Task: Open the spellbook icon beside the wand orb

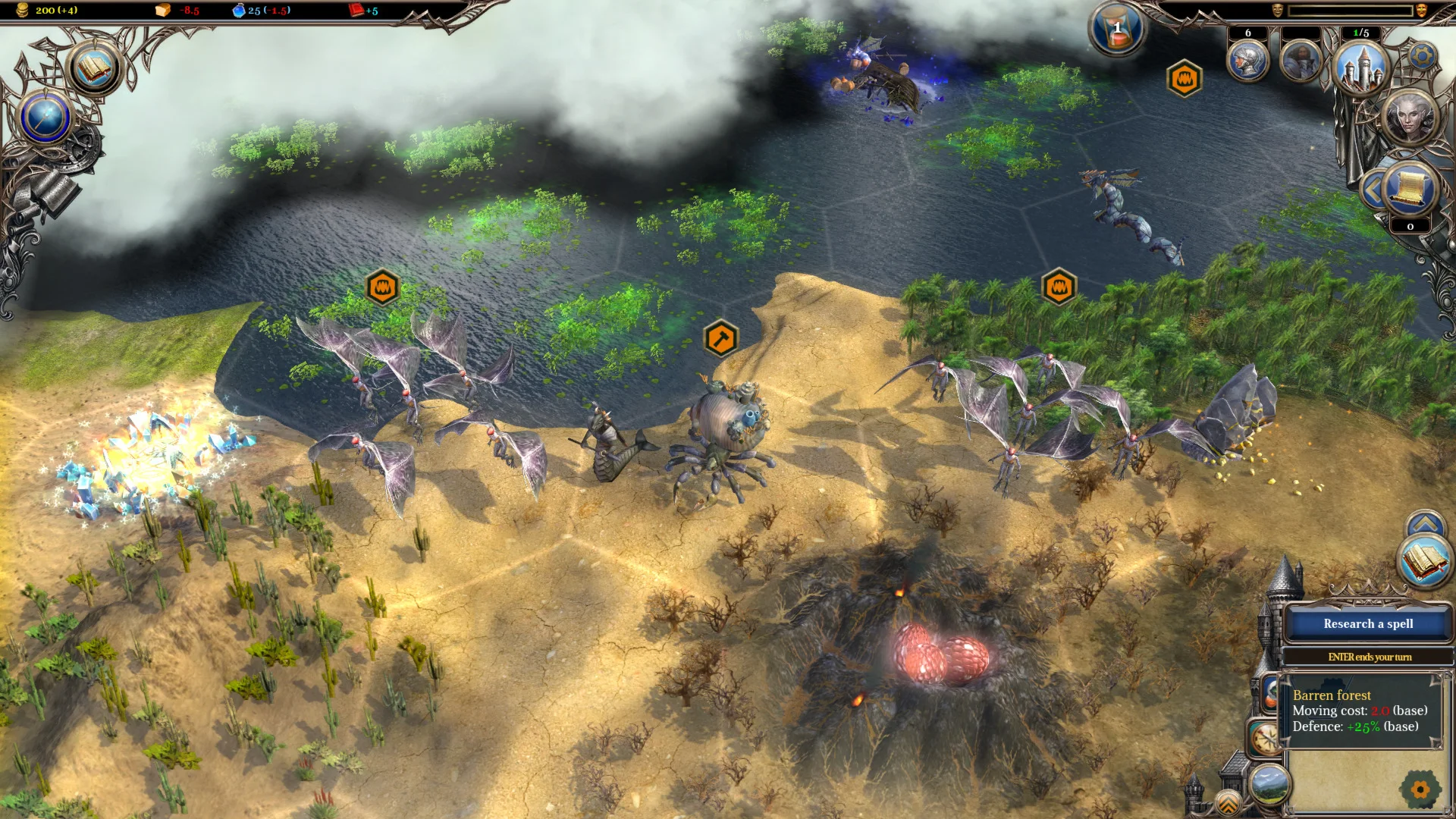Action: point(94,69)
